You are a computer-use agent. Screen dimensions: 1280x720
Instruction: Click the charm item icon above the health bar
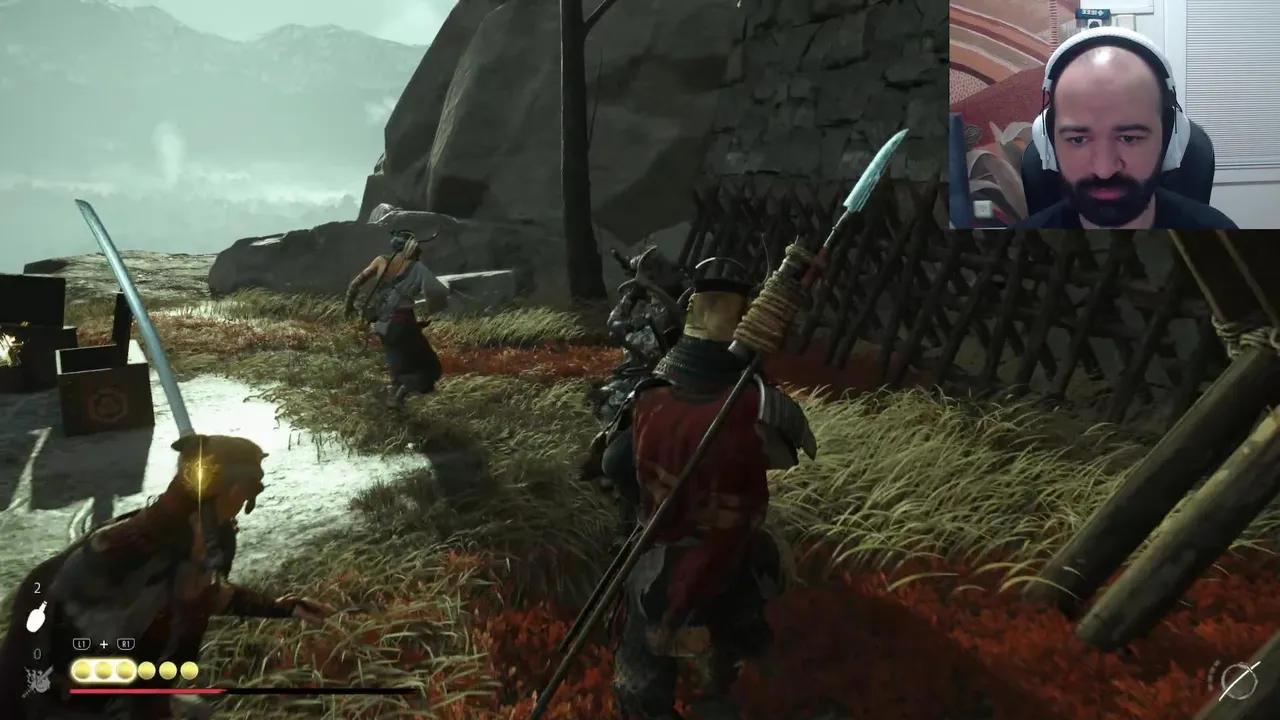pyautogui.click(x=40, y=676)
